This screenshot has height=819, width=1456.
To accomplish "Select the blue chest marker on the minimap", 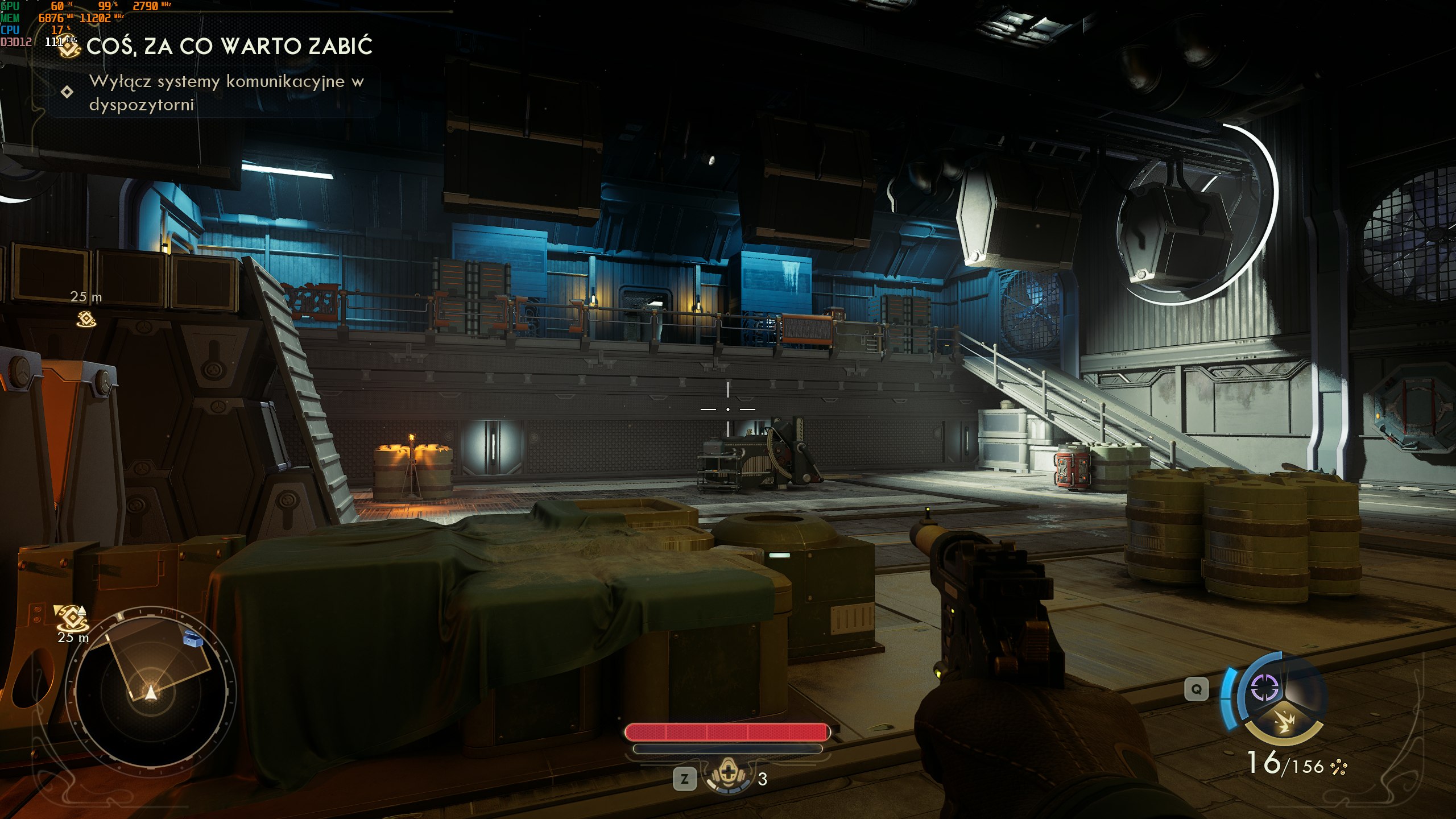I will pyautogui.click(x=193, y=639).
